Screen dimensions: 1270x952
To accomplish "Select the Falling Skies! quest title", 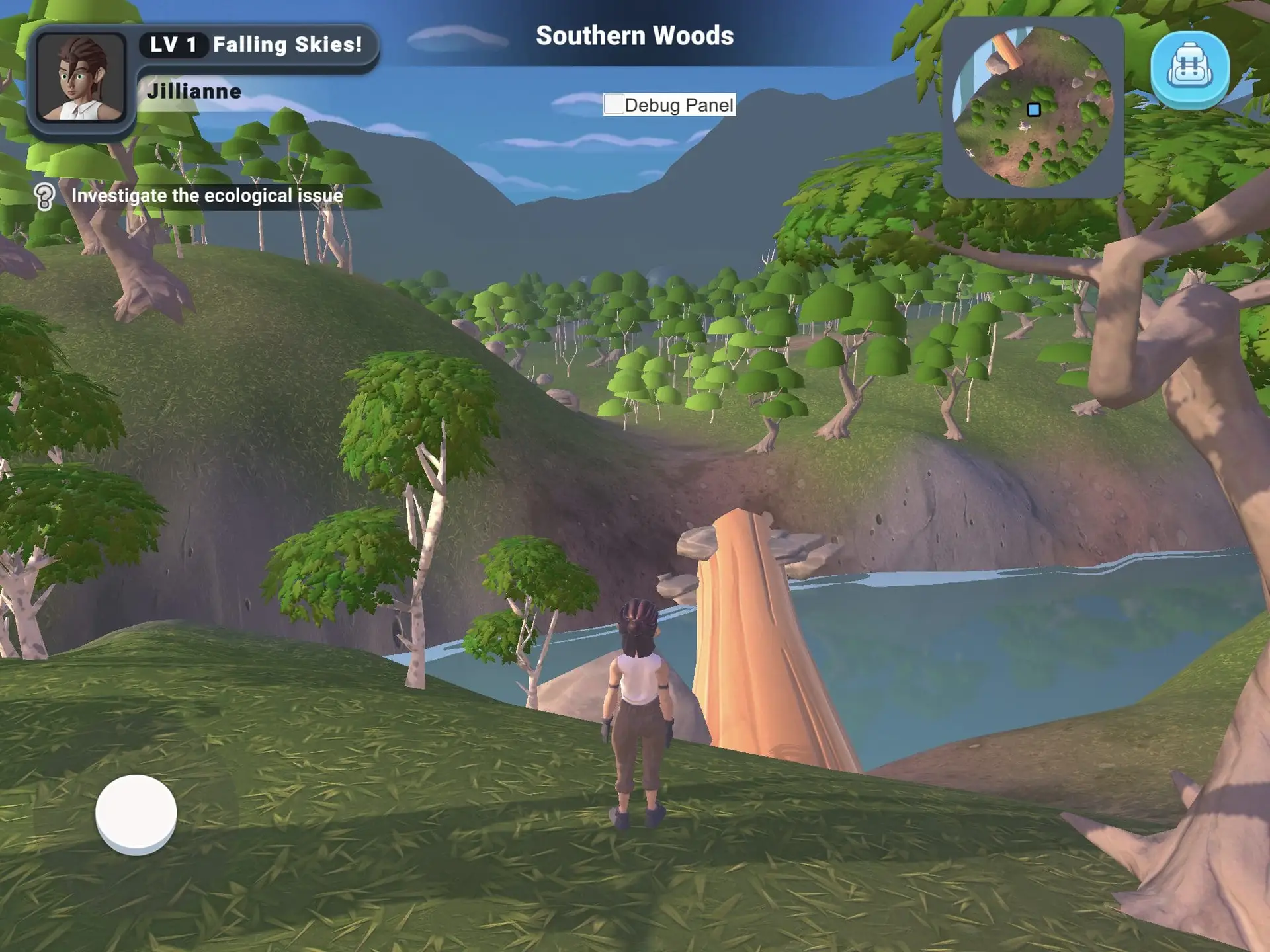I will (x=287, y=45).
